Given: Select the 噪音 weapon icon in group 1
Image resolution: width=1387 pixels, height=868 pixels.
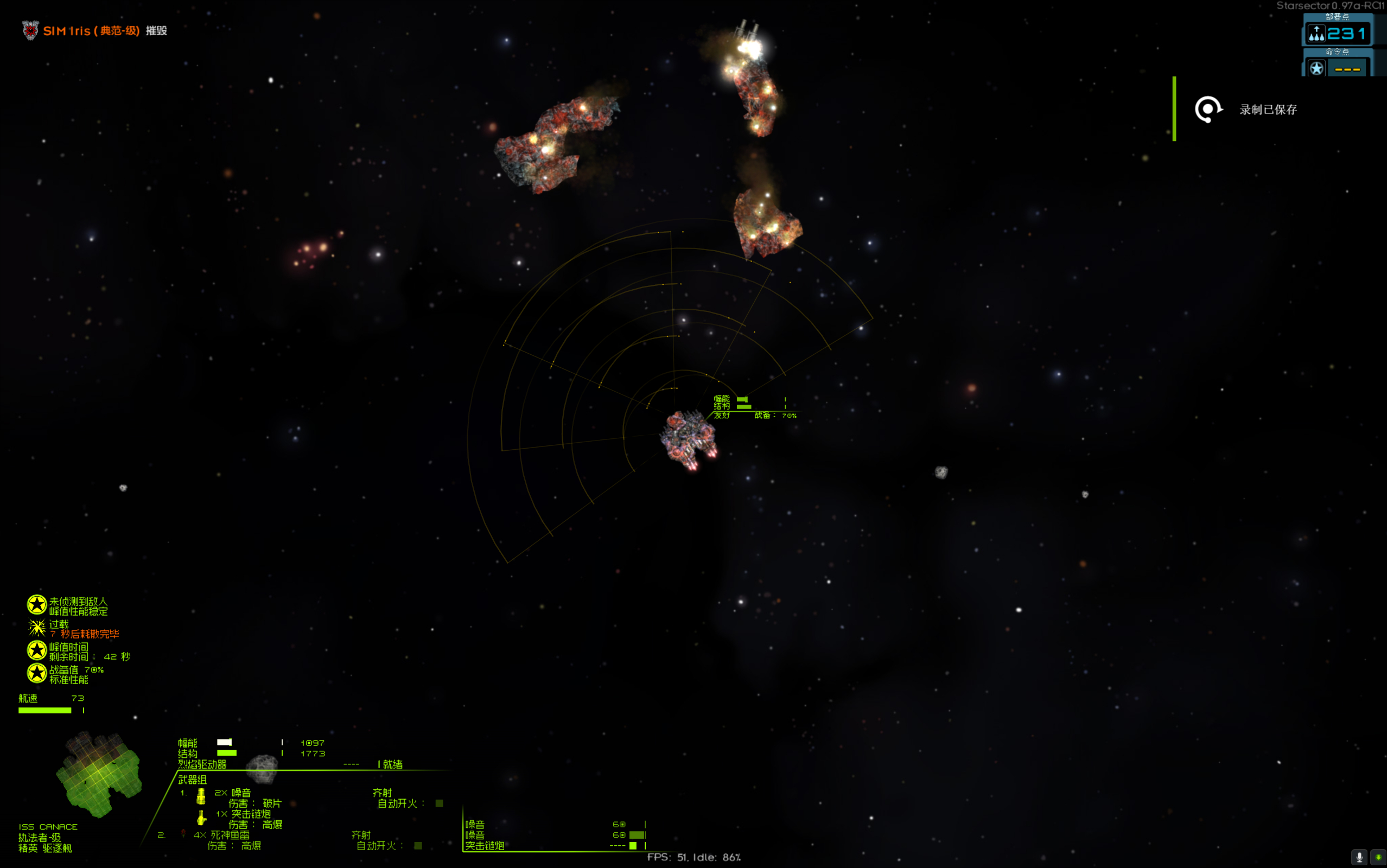Looking at the screenshot, I should pos(201,797).
